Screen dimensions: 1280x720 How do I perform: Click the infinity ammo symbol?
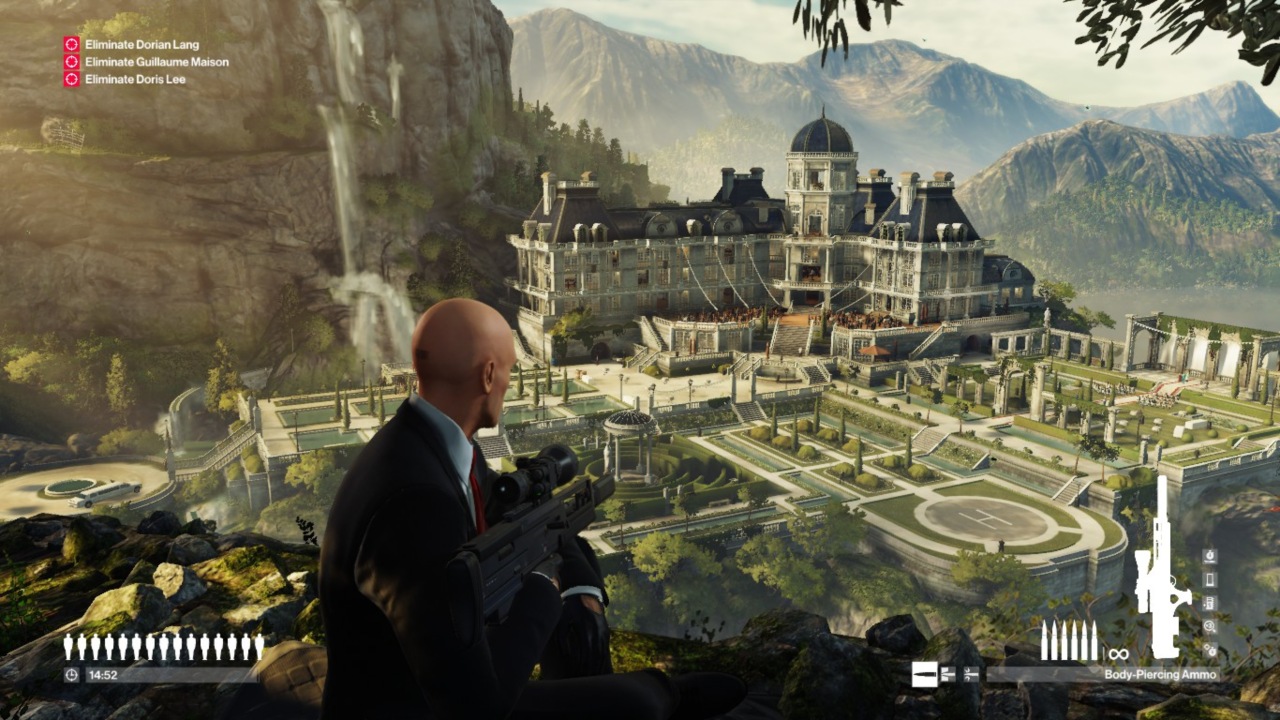pyautogui.click(x=1119, y=654)
